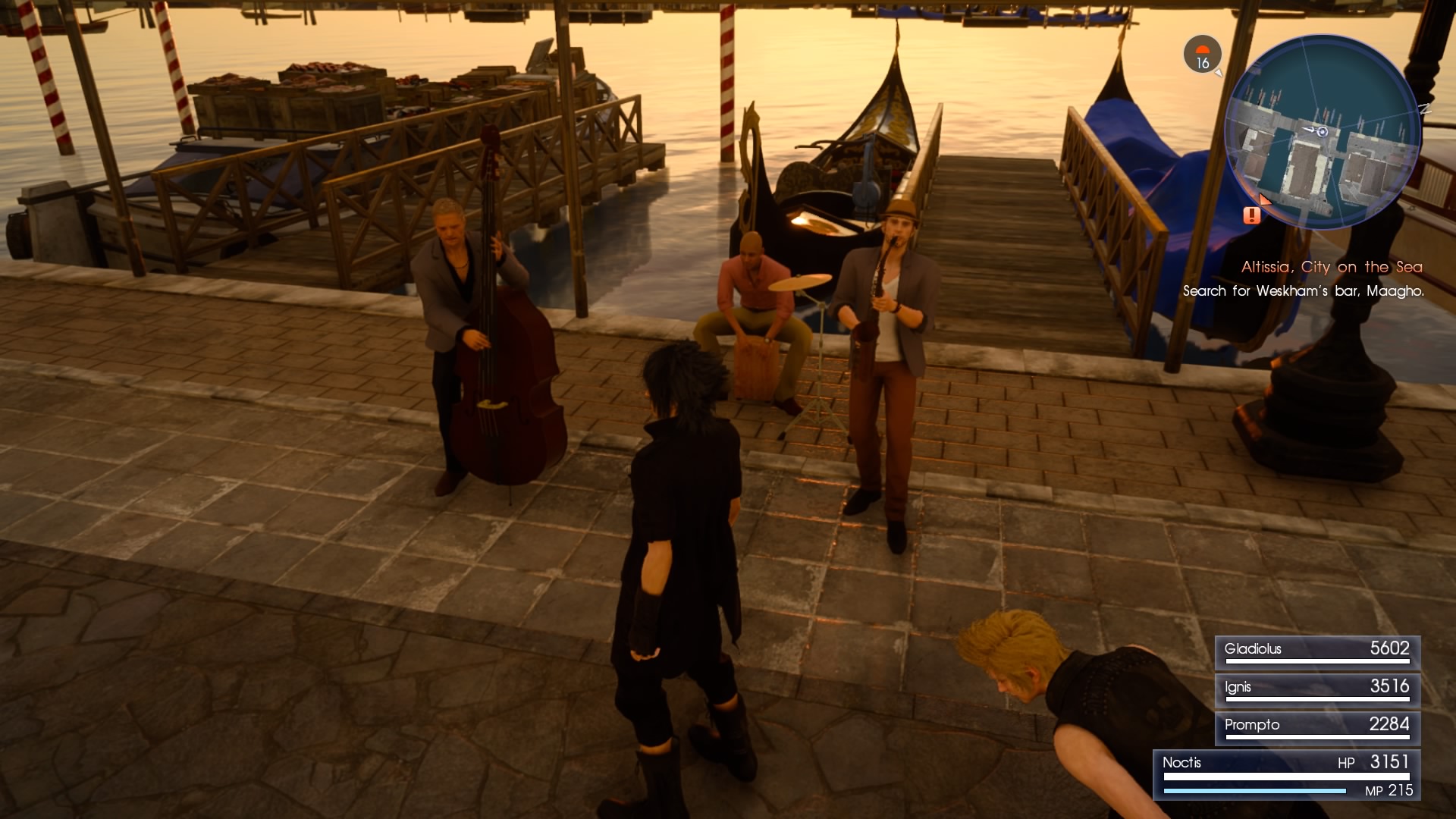Pick Prompto's party status row
The image size is (1456, 819).
[1317, 727]
